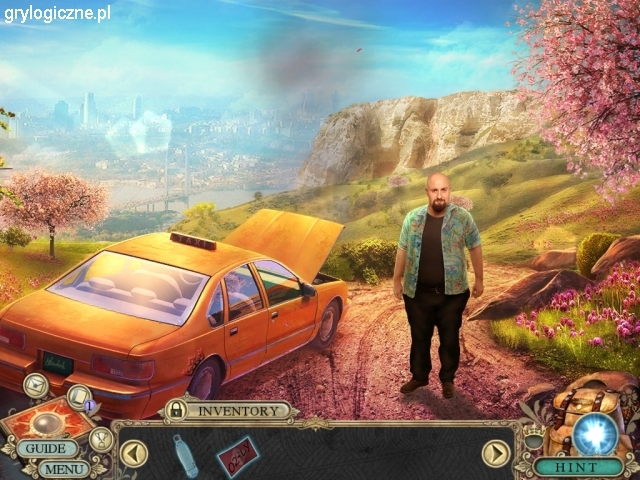640x480 pixels.
Task: Click the INVENTORY label
Action: tap(238, 410)
